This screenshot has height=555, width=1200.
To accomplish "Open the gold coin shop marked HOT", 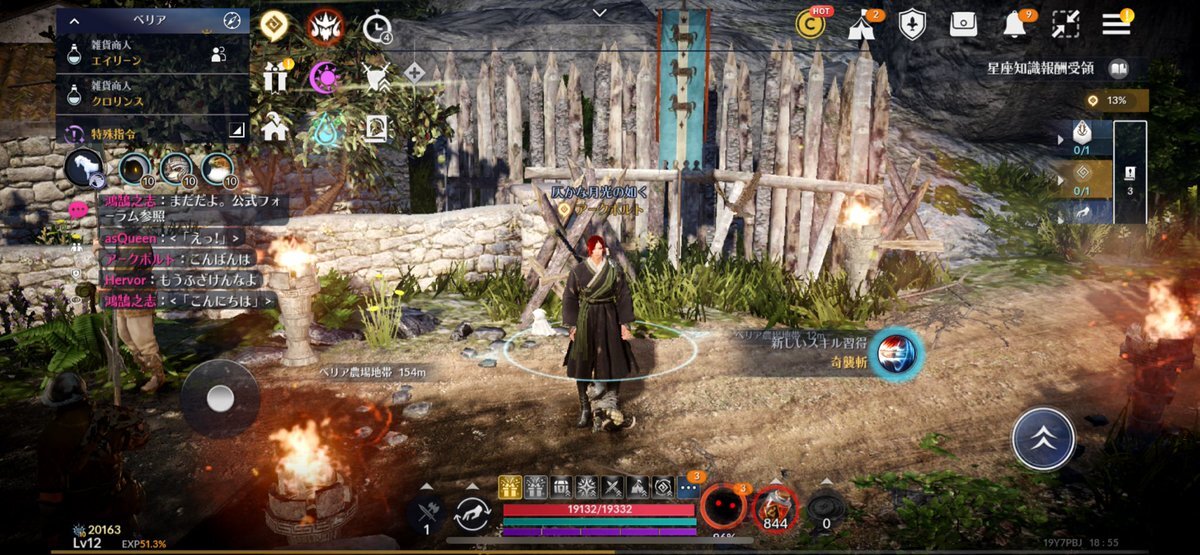I will point(811,24).
